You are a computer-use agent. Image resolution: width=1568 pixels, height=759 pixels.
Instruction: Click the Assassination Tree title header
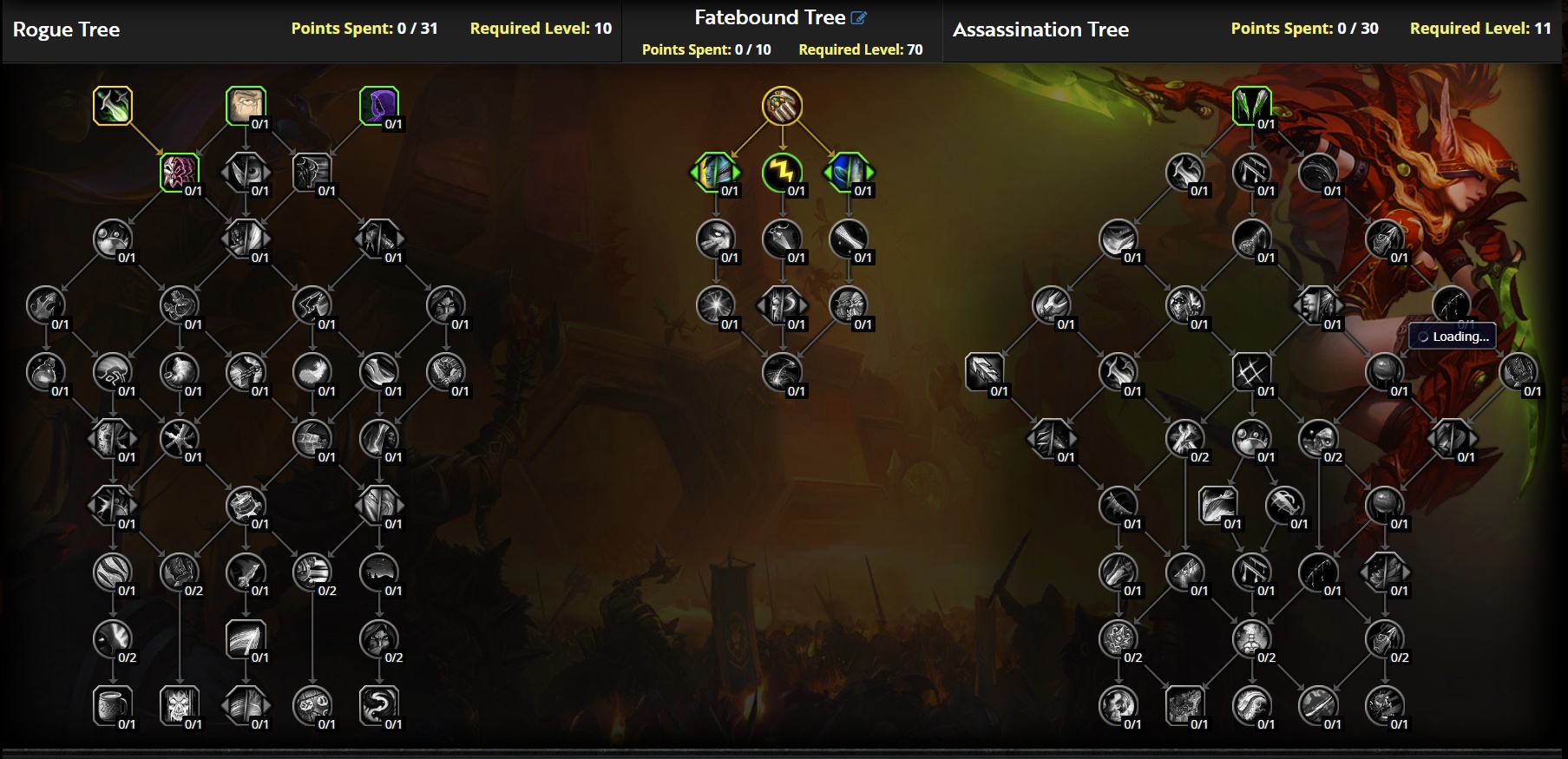tap(1041, 29)
